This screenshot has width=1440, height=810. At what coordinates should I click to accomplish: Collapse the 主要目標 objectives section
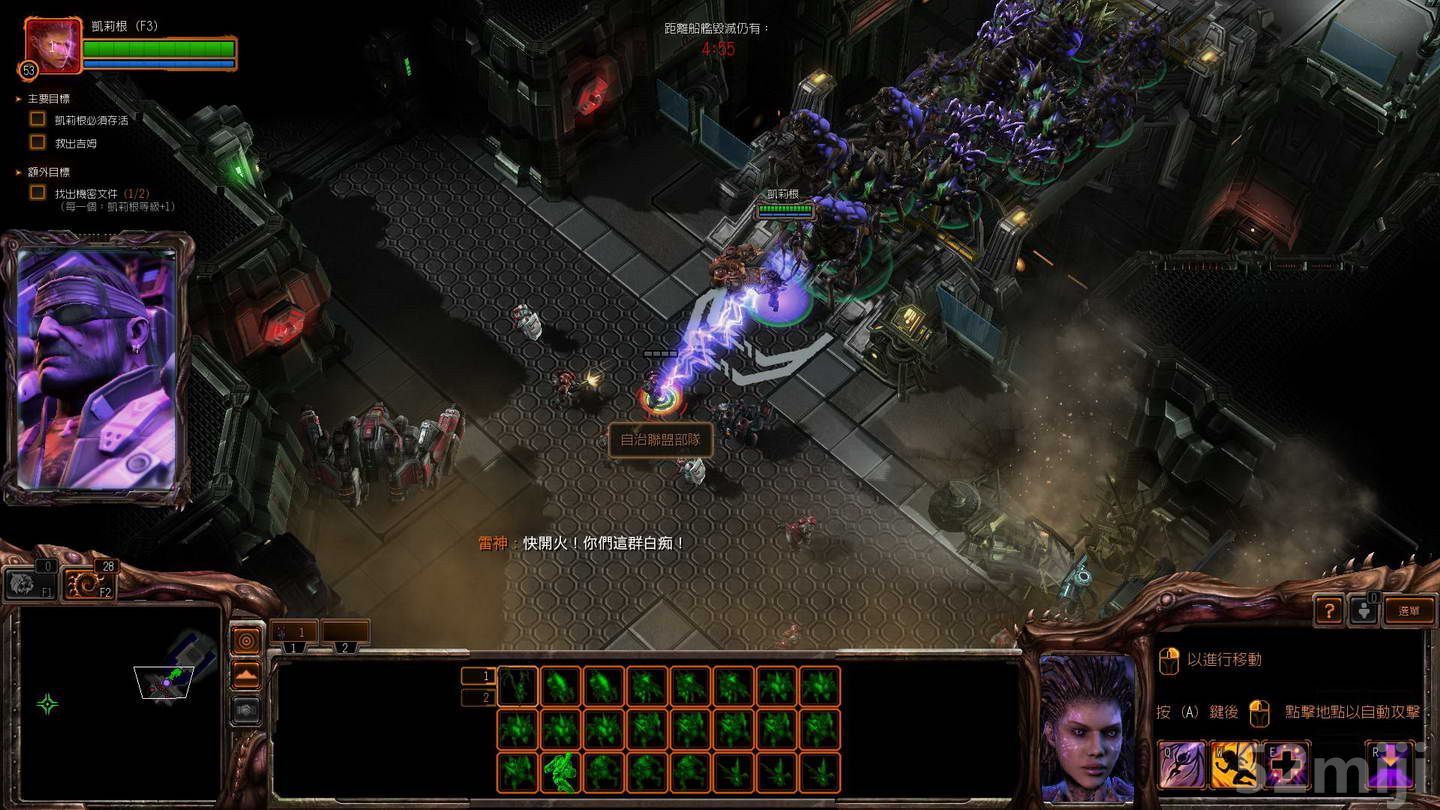point(18,99)
